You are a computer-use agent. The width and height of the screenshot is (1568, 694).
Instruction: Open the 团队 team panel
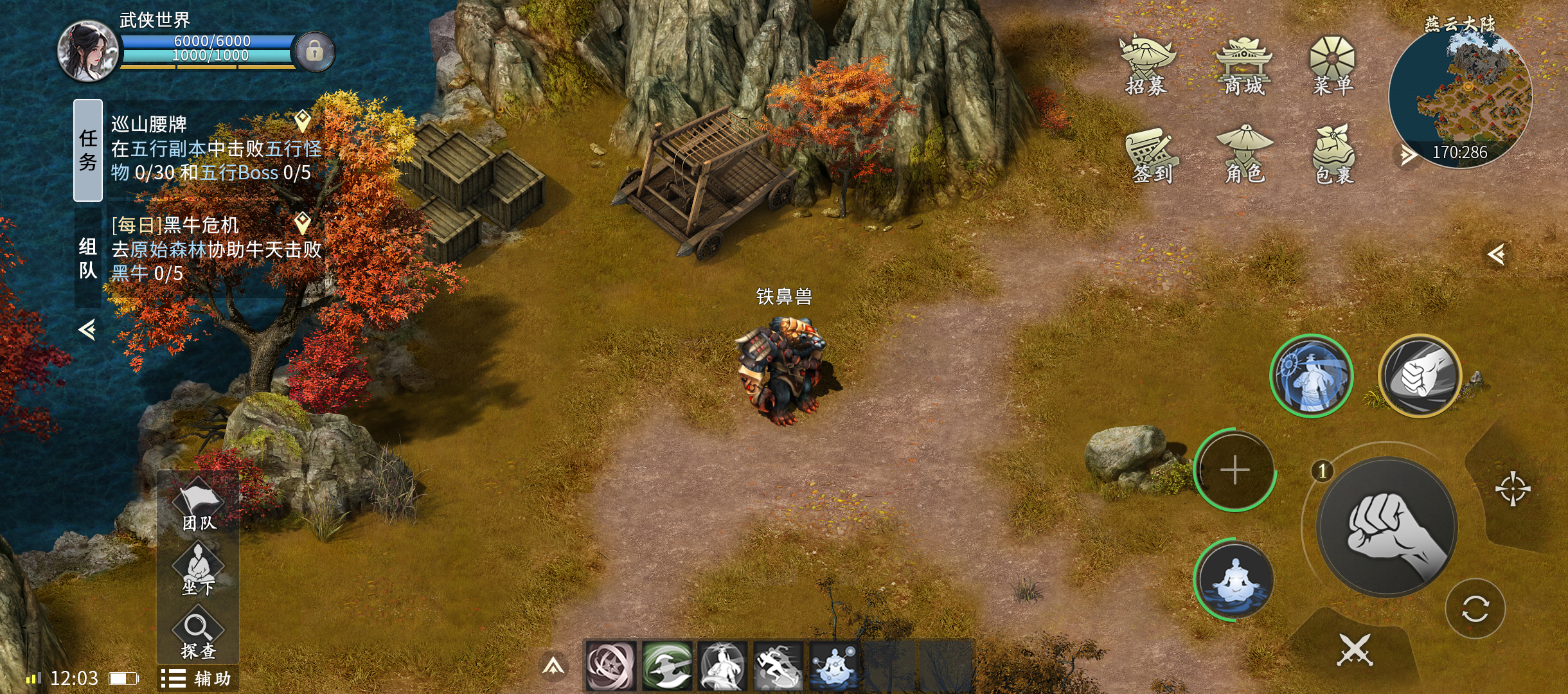coord(199,506)
